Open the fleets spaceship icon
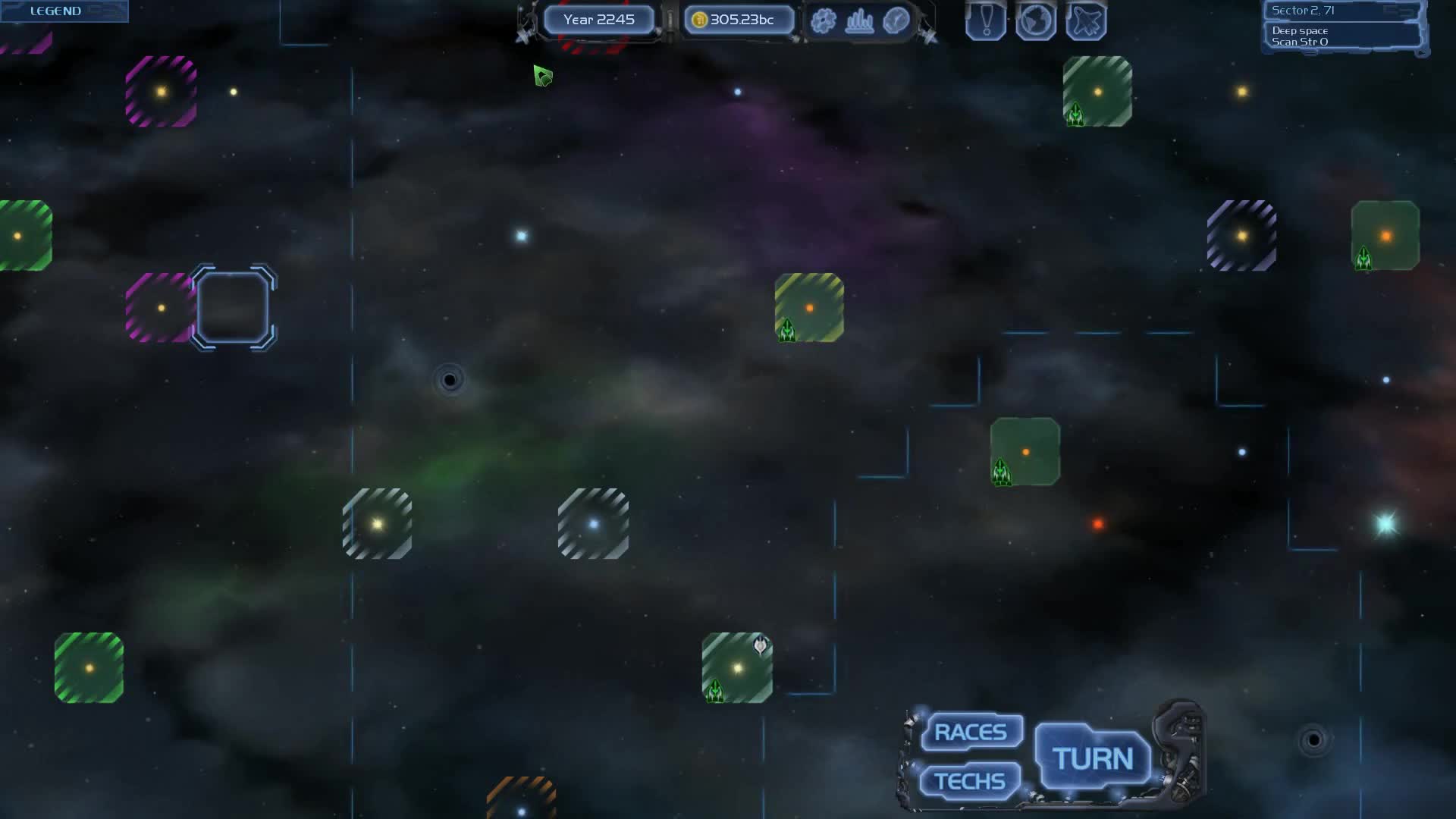This screenshot has width=1456, height=819. [1084, 20]
